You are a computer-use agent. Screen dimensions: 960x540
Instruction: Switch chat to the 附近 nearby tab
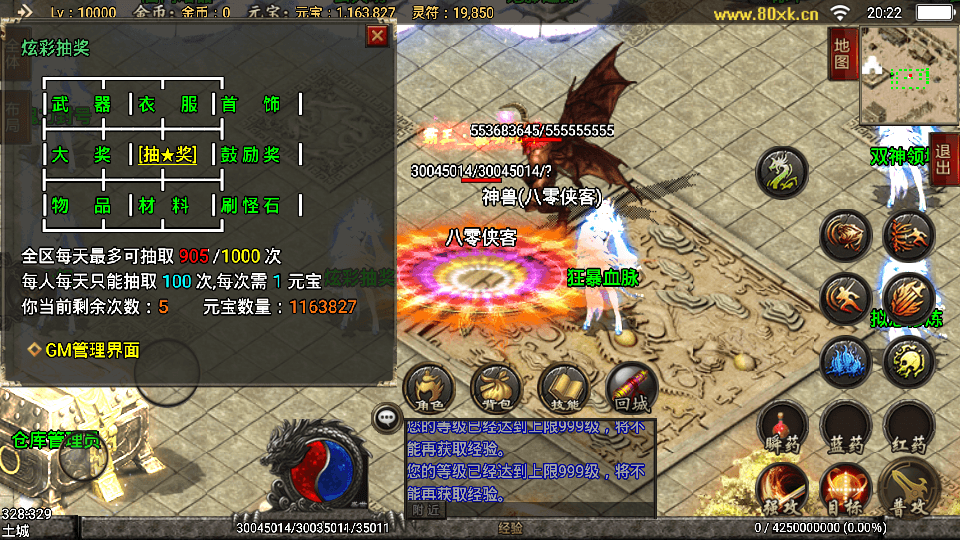(425, 510)
